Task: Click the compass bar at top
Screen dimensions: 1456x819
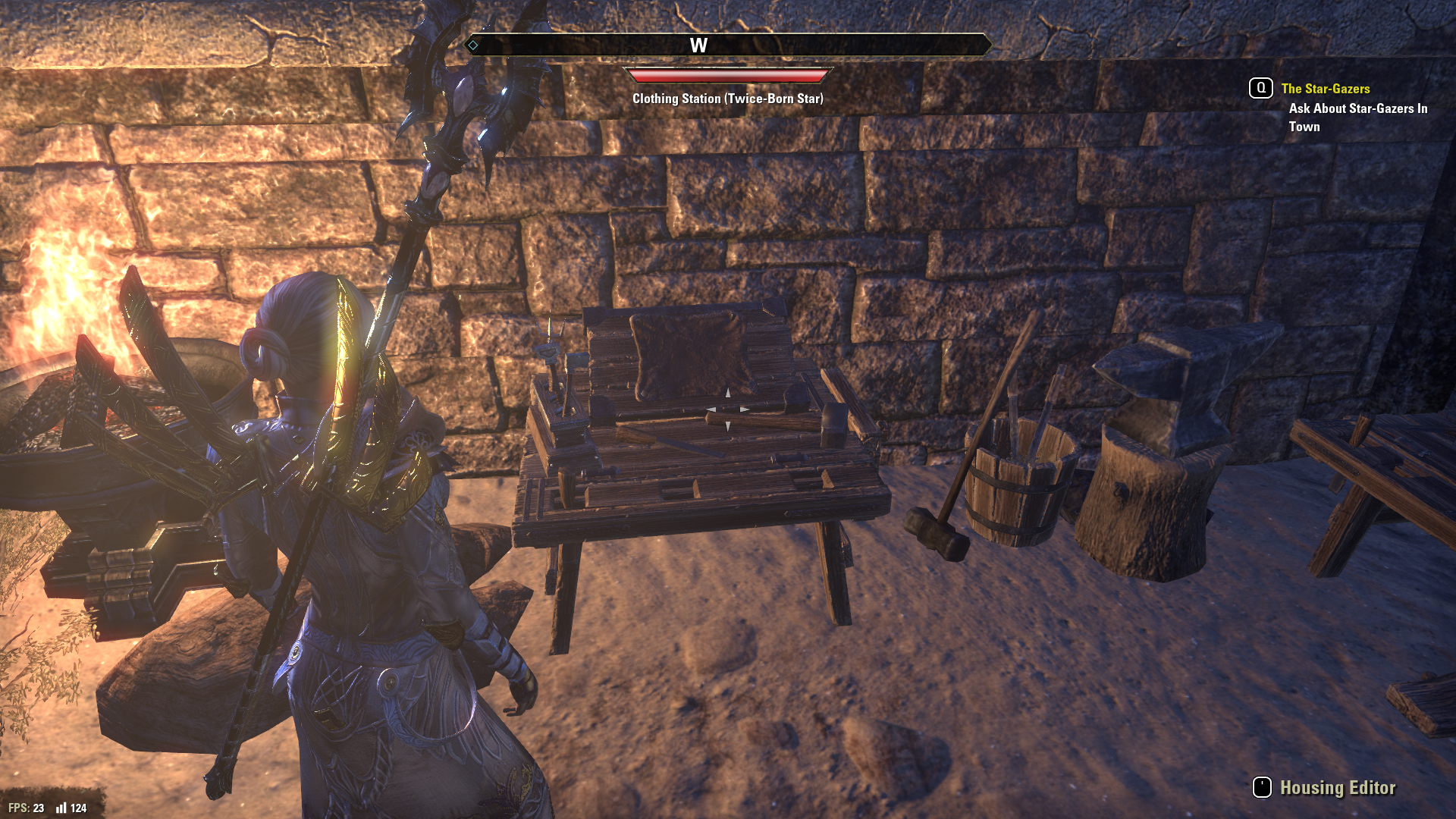Action: tap(728, 45)
